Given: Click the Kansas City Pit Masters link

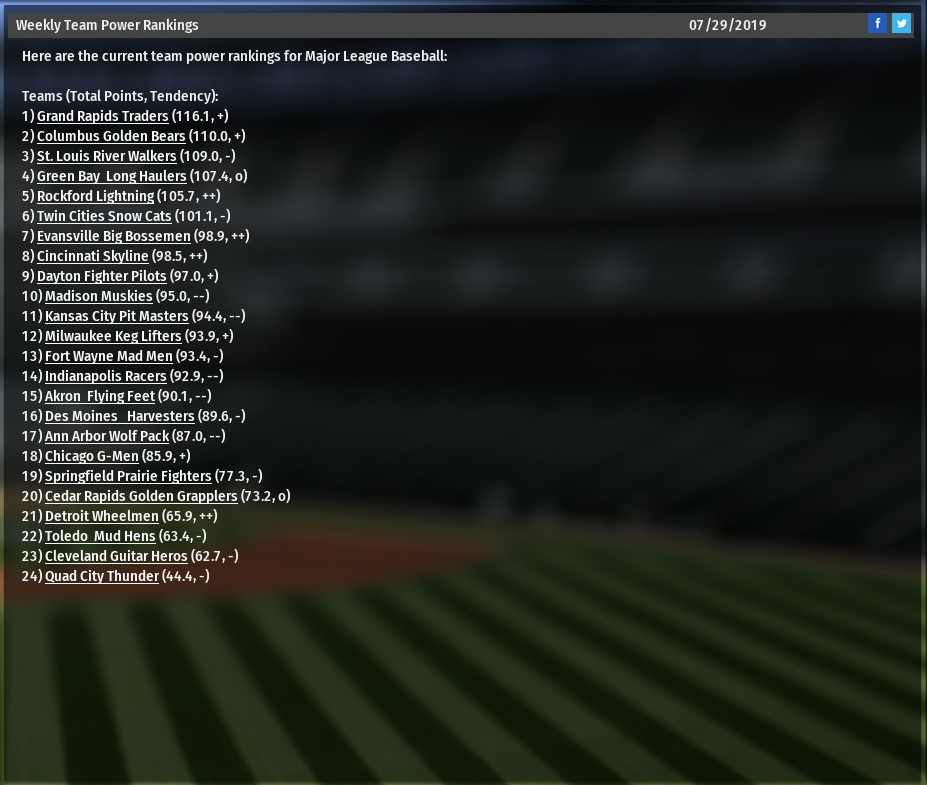Looking at the screenshot, I should coord(116,316).
